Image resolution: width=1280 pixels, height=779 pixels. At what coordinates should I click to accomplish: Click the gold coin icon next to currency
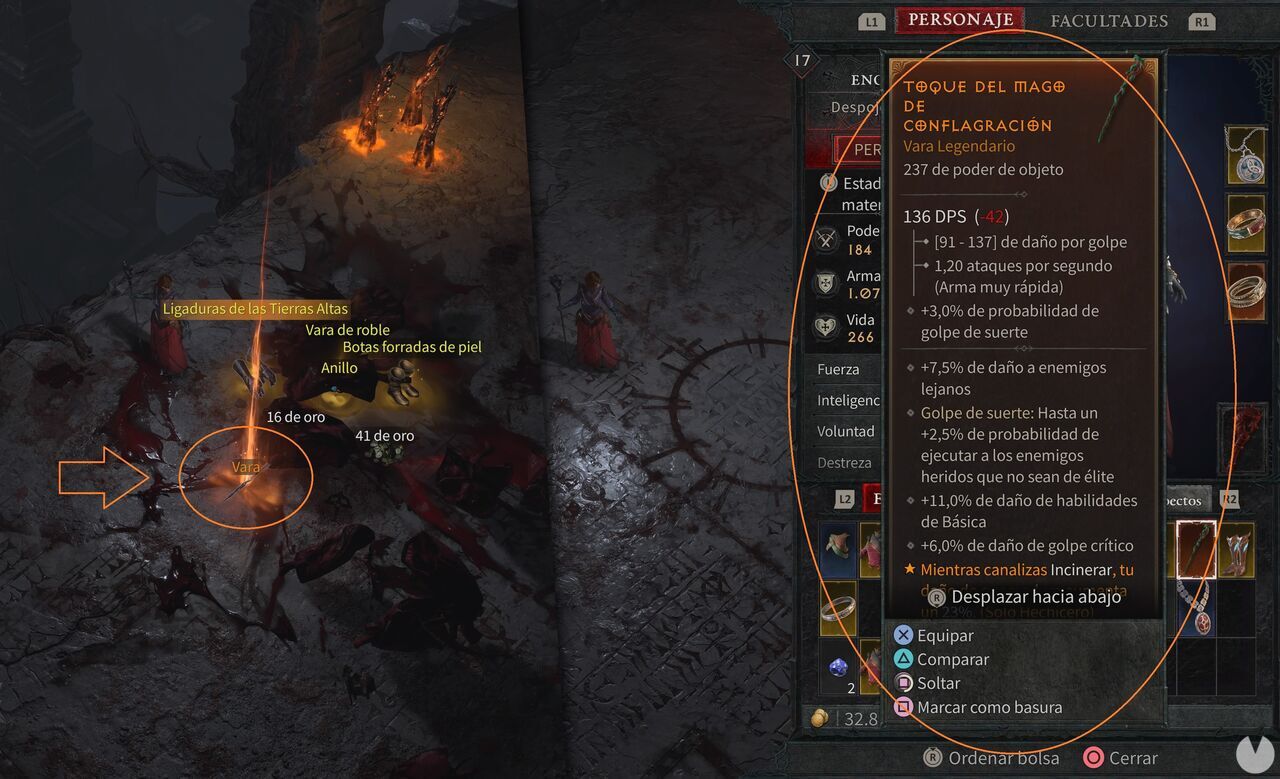820,718
